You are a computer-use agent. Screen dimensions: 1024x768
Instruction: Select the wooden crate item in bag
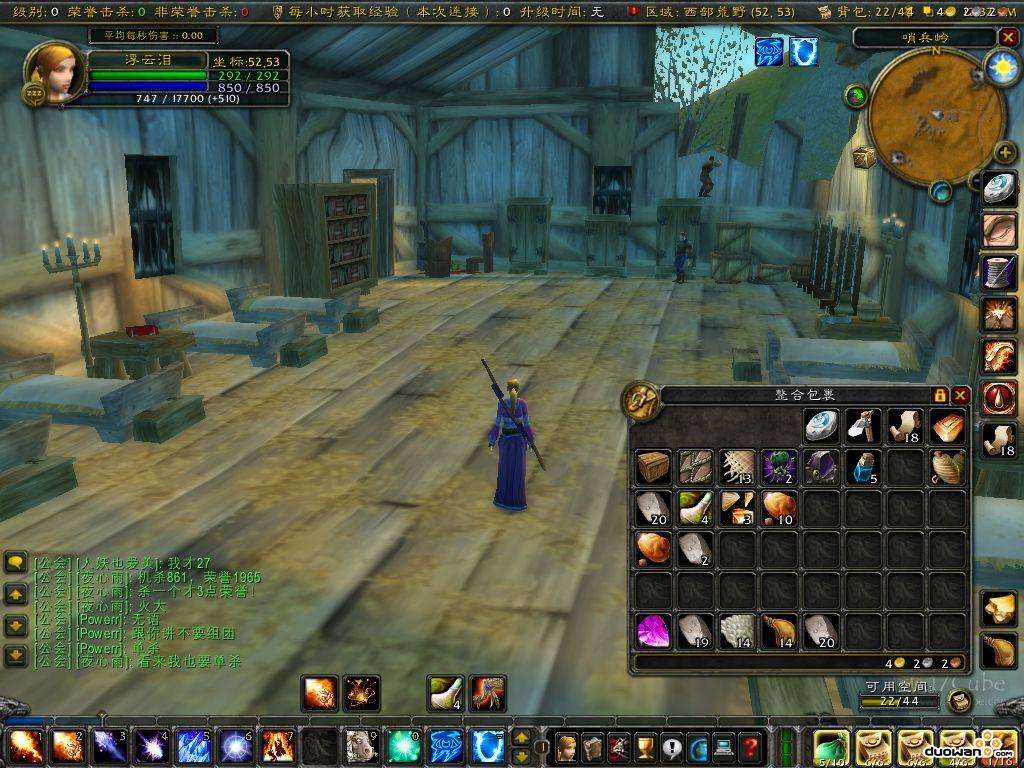pyautogui.click(x=653, y=466)
